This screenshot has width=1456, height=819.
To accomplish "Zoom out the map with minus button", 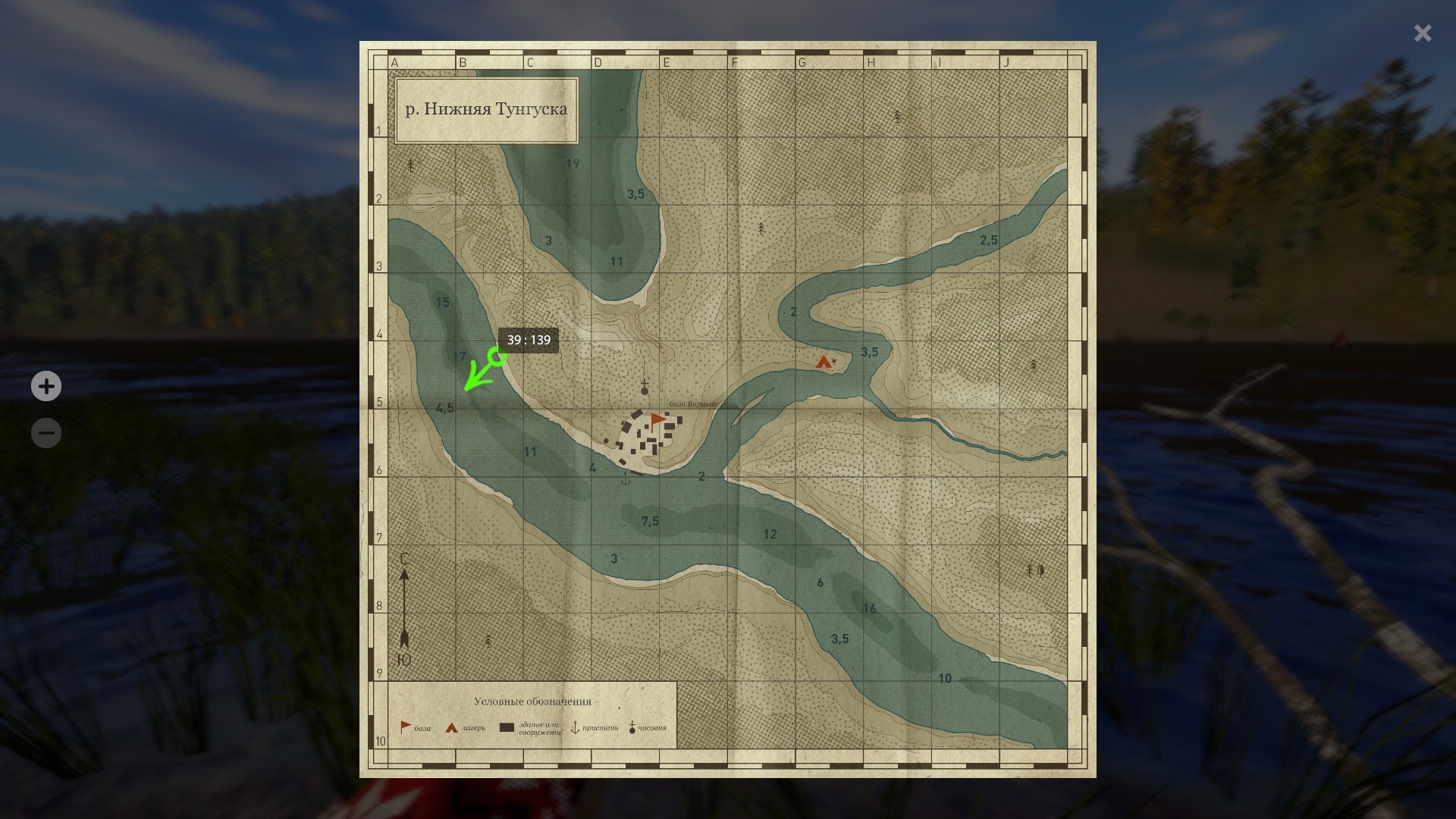I will click(46, 433).
